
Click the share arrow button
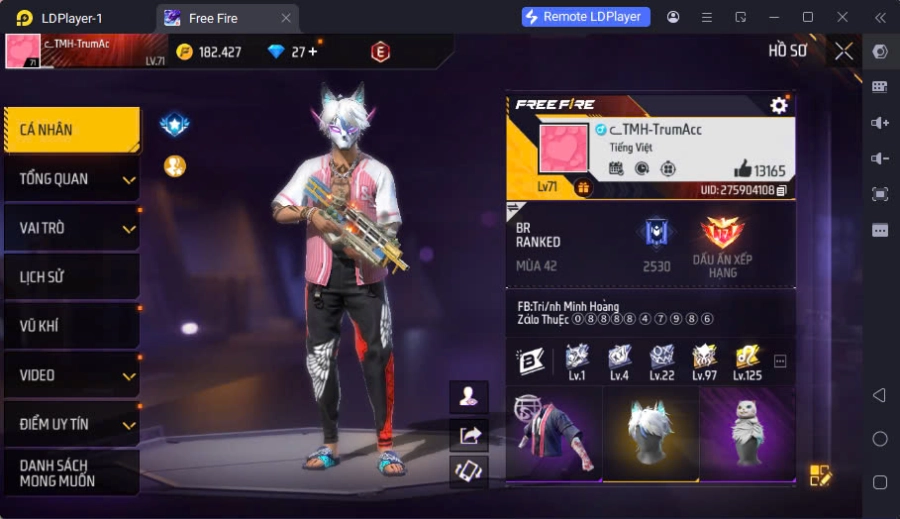click(469, 434)
